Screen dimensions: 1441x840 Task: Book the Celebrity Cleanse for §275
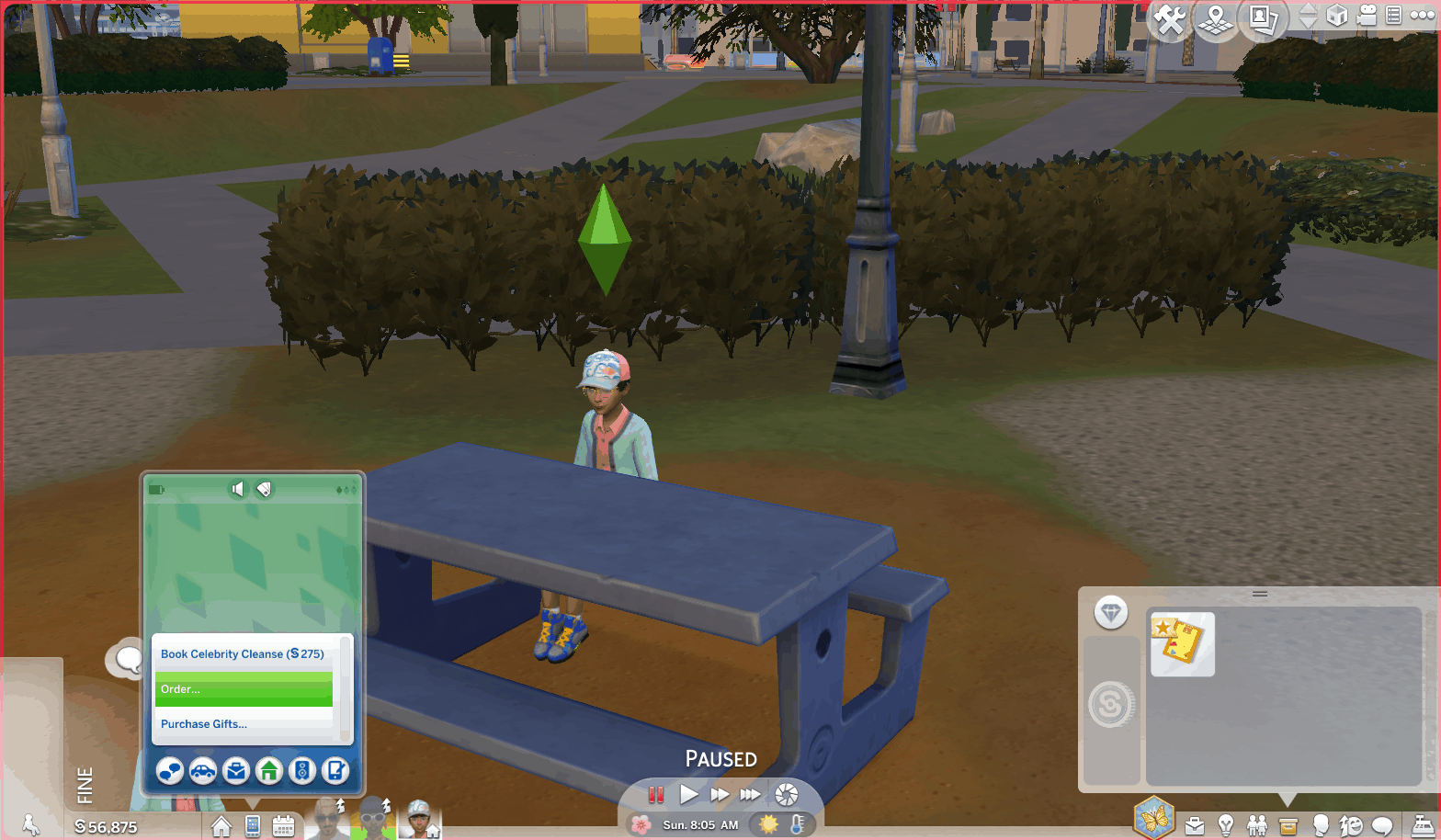pos(243,654)
